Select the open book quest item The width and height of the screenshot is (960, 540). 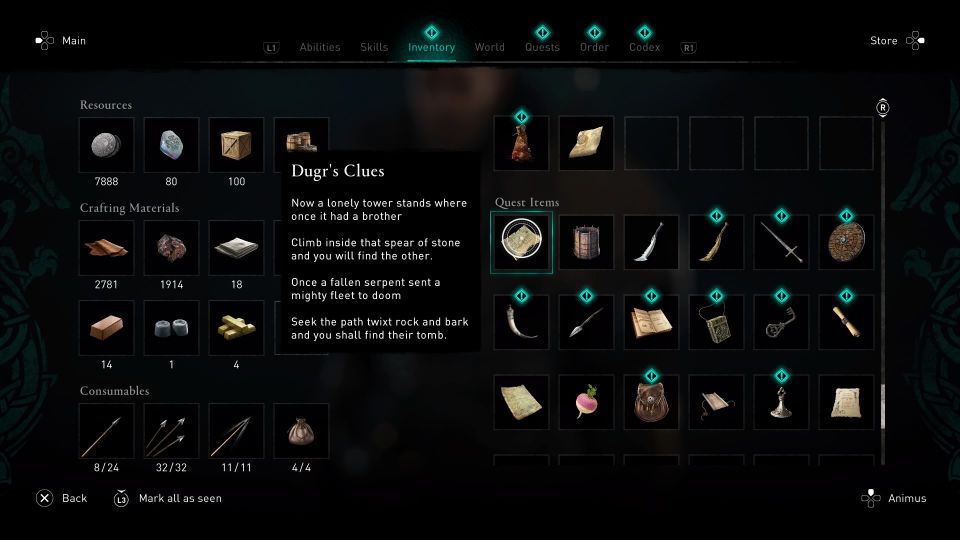pos(651,322)
